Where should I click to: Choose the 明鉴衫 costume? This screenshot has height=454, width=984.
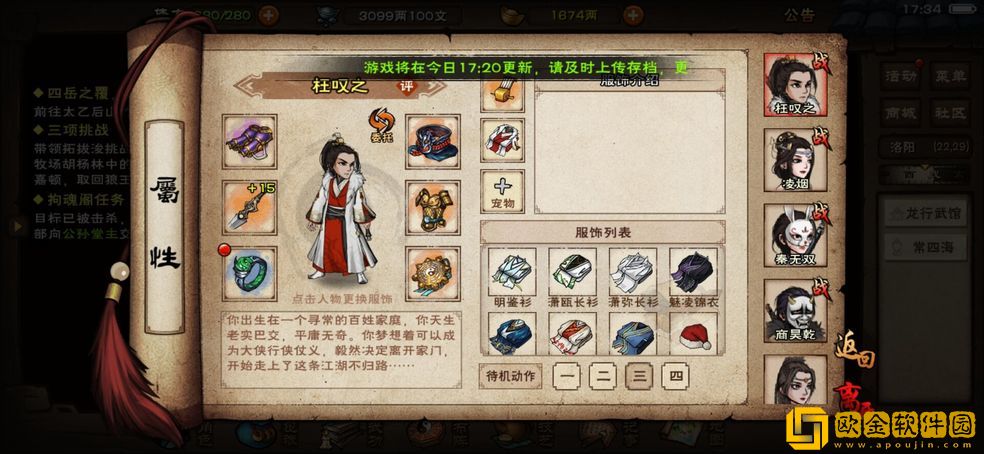pos(513,275)
